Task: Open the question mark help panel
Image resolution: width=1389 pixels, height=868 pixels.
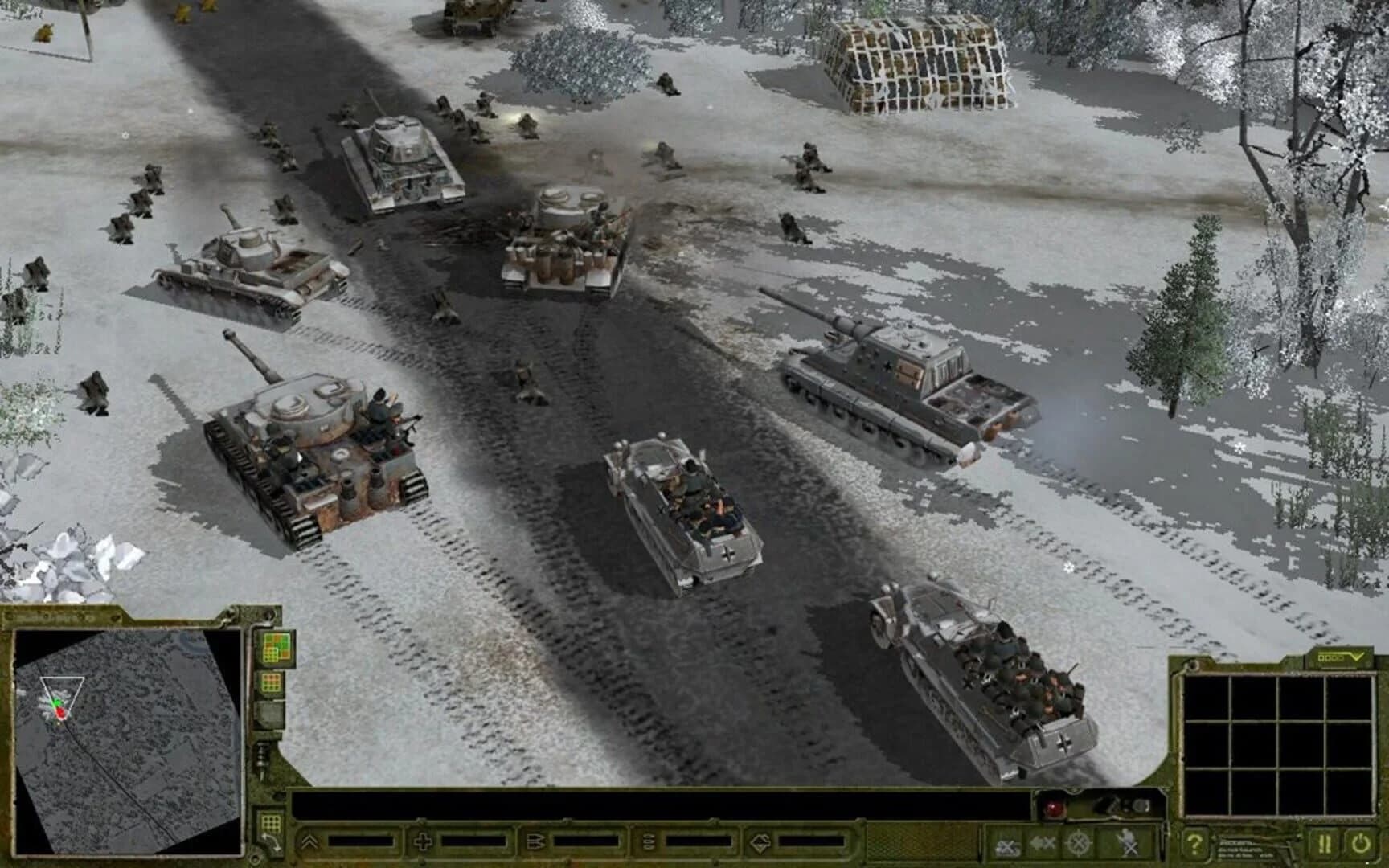Action: (x=1195, y=842)
